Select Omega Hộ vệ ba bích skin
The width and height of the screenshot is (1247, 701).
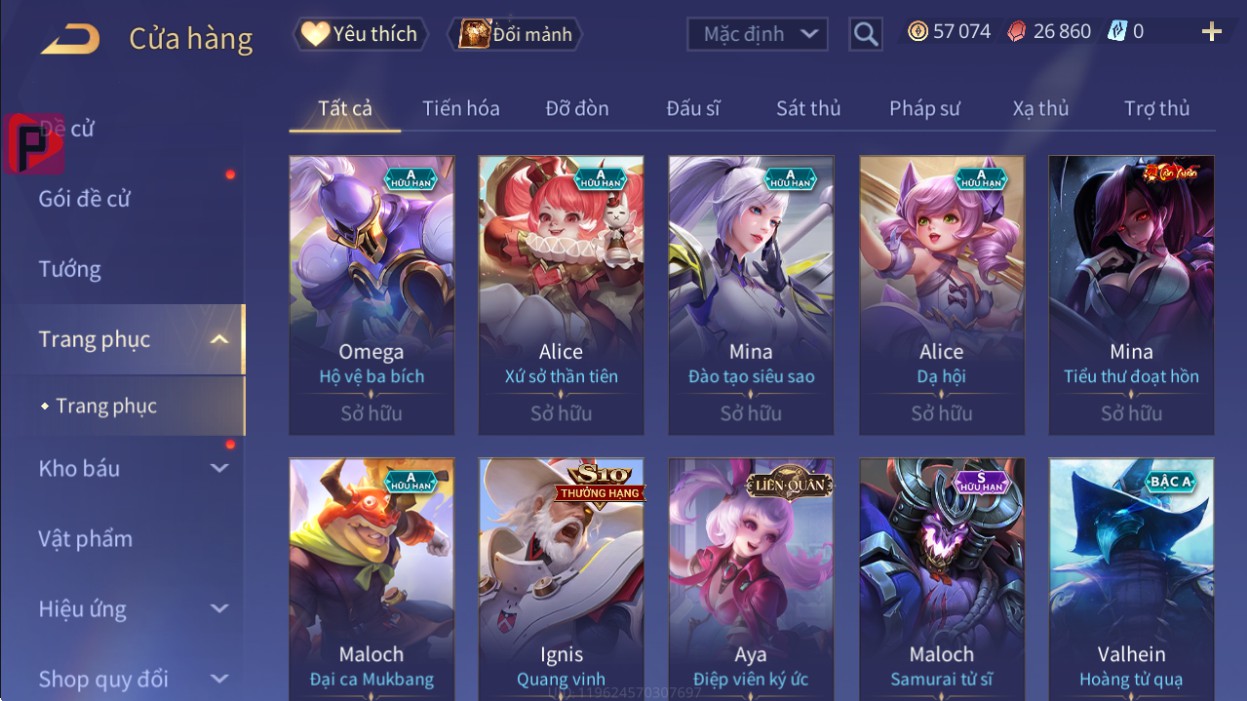click(371, 295)
